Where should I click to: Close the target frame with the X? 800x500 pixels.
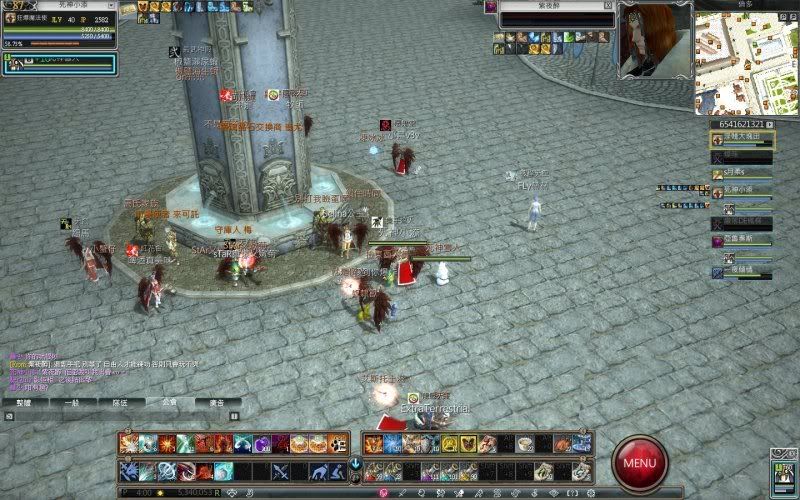click(x=608, y=6)
